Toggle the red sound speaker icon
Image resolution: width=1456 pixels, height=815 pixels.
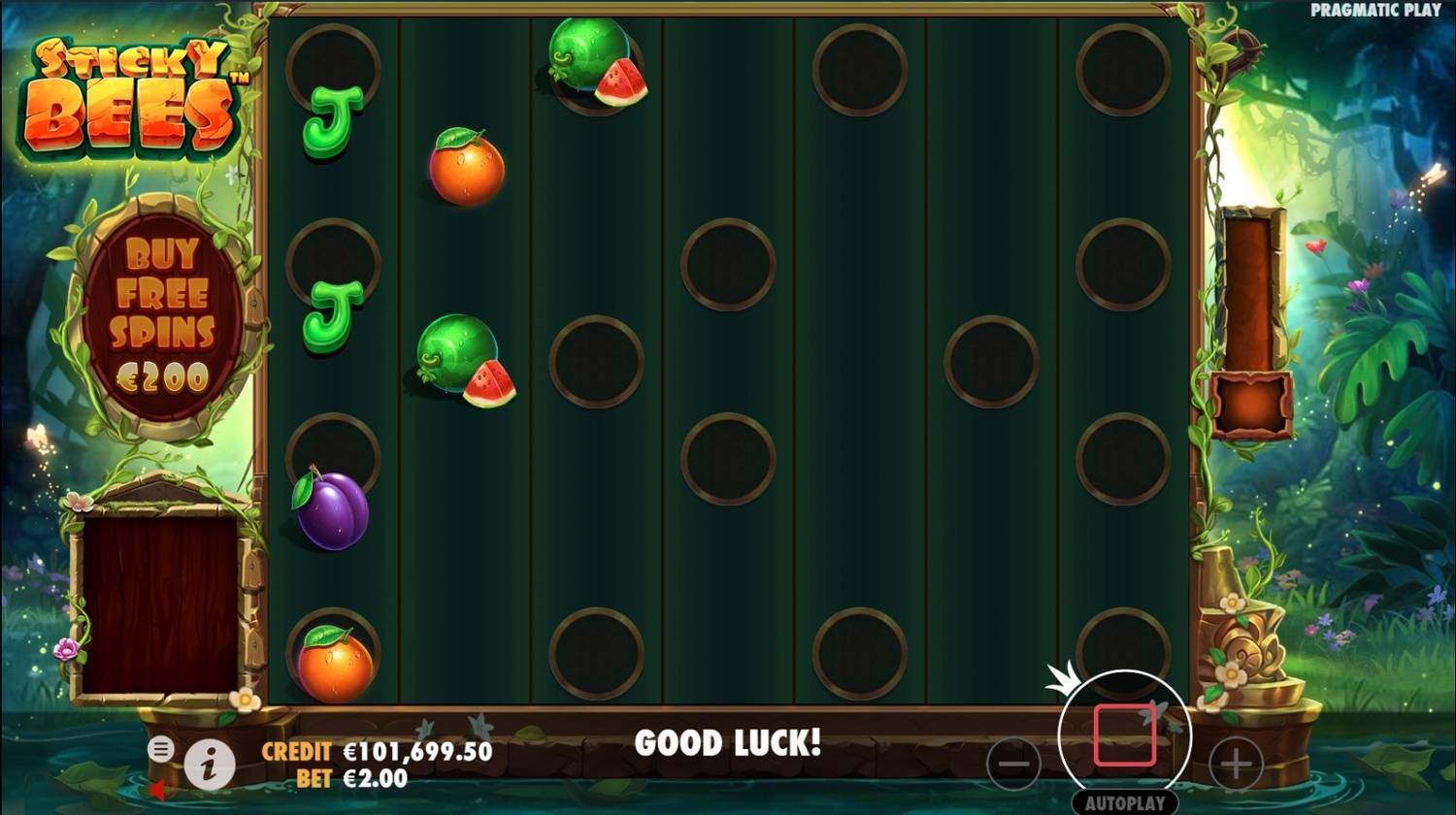[157, 790]
